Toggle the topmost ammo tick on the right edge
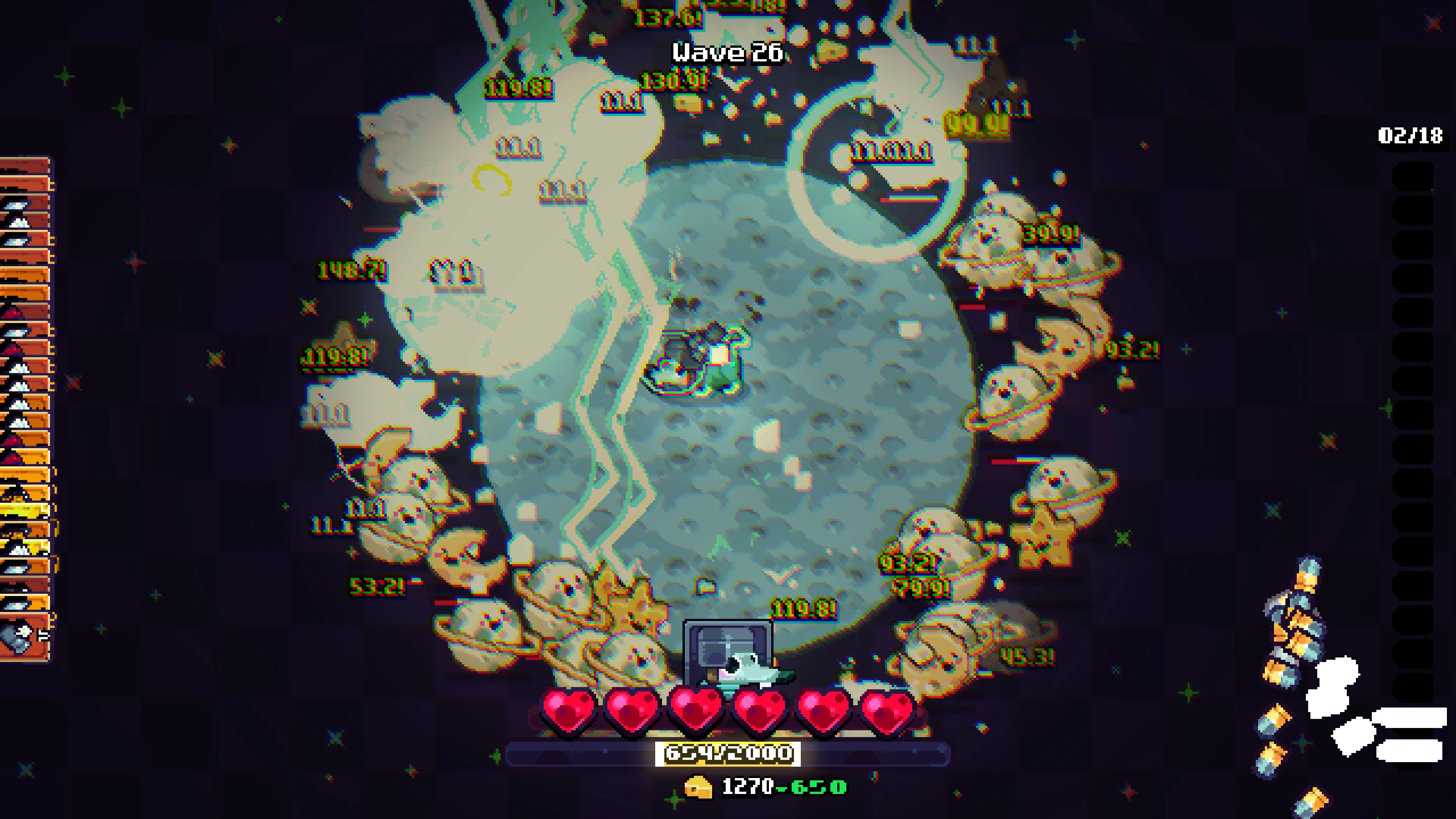 [x=1413, y=175]
